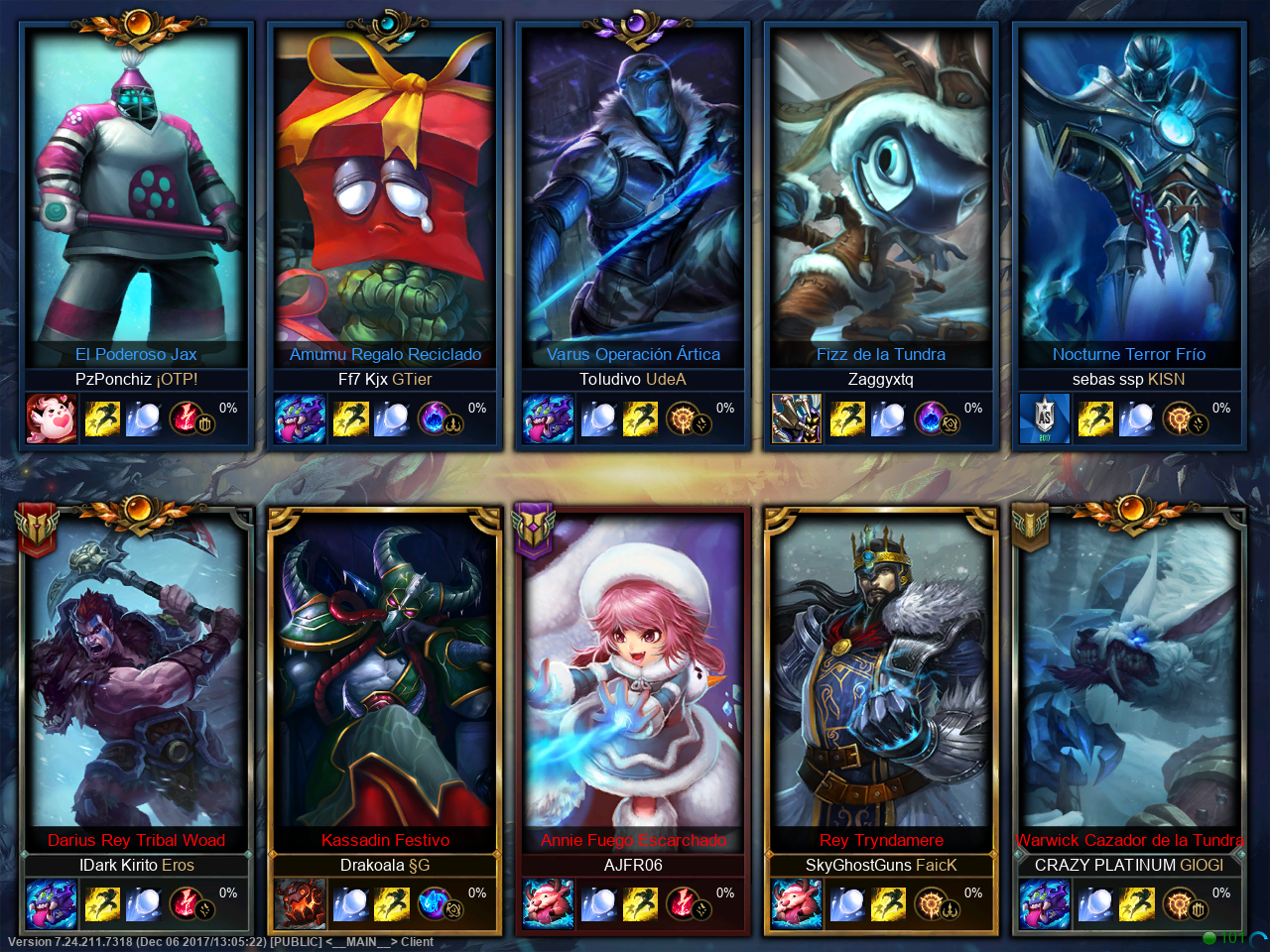
Task: Click the Ghost spell on sebas ssp's card
Action: click(1095, 418)
